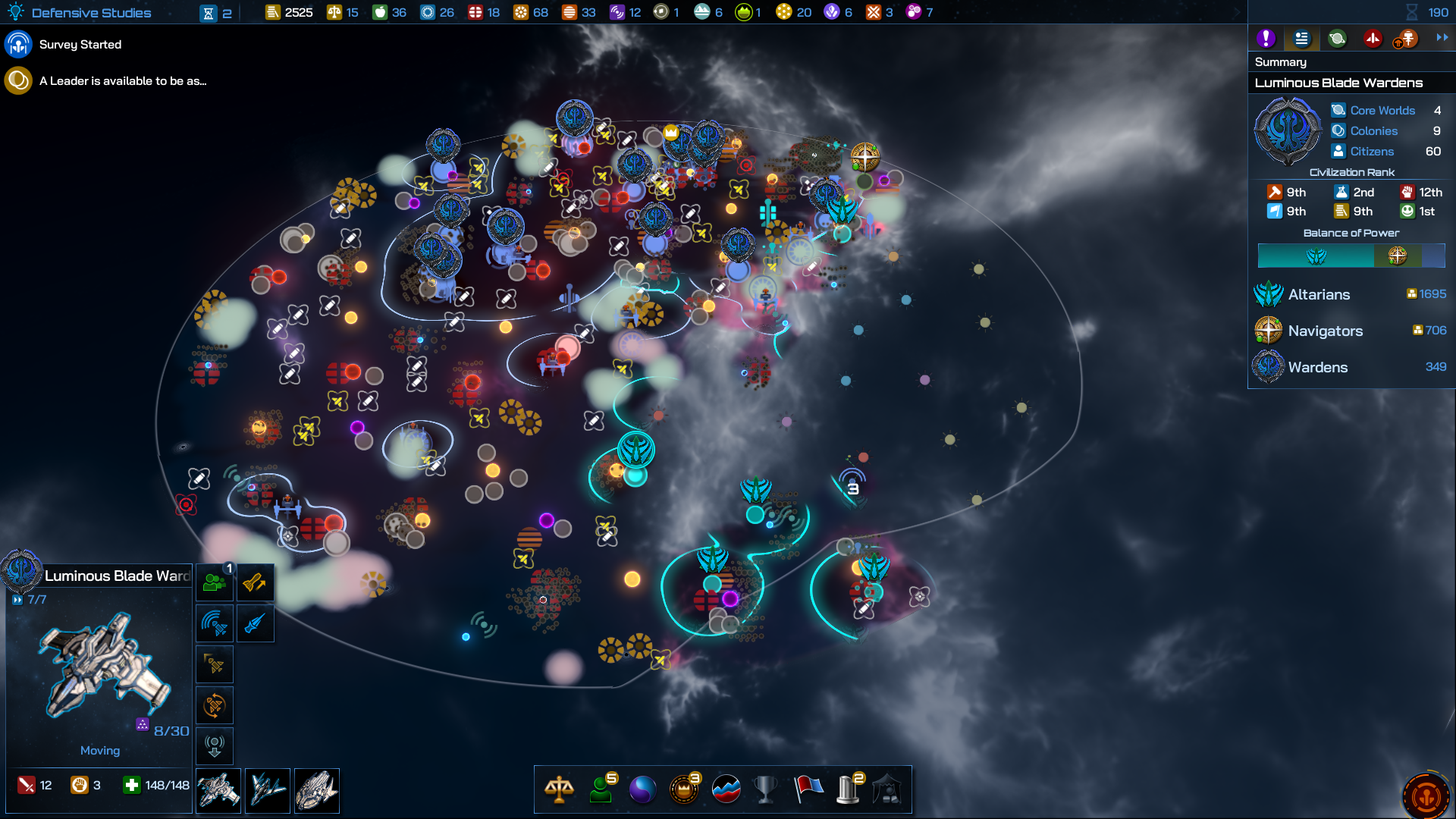Viewport: 1456px width, 819px height.
Task: Open the red and blue graph icon
Action: 726,789
